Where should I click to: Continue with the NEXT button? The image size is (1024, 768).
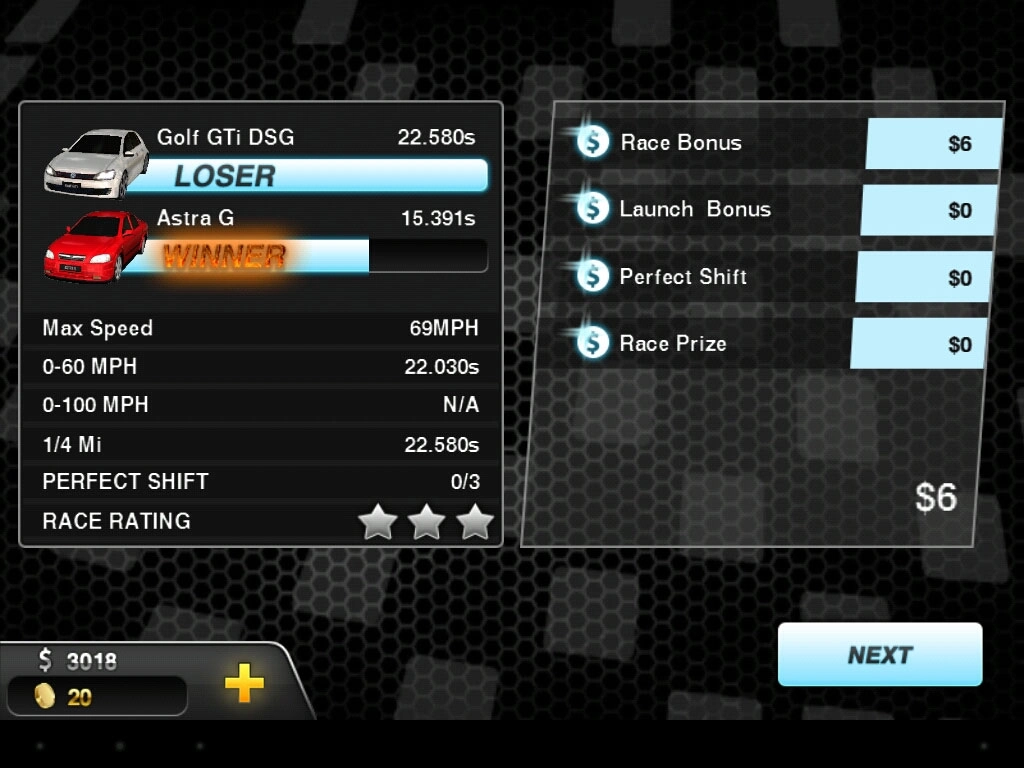click(x=880, y=655)
